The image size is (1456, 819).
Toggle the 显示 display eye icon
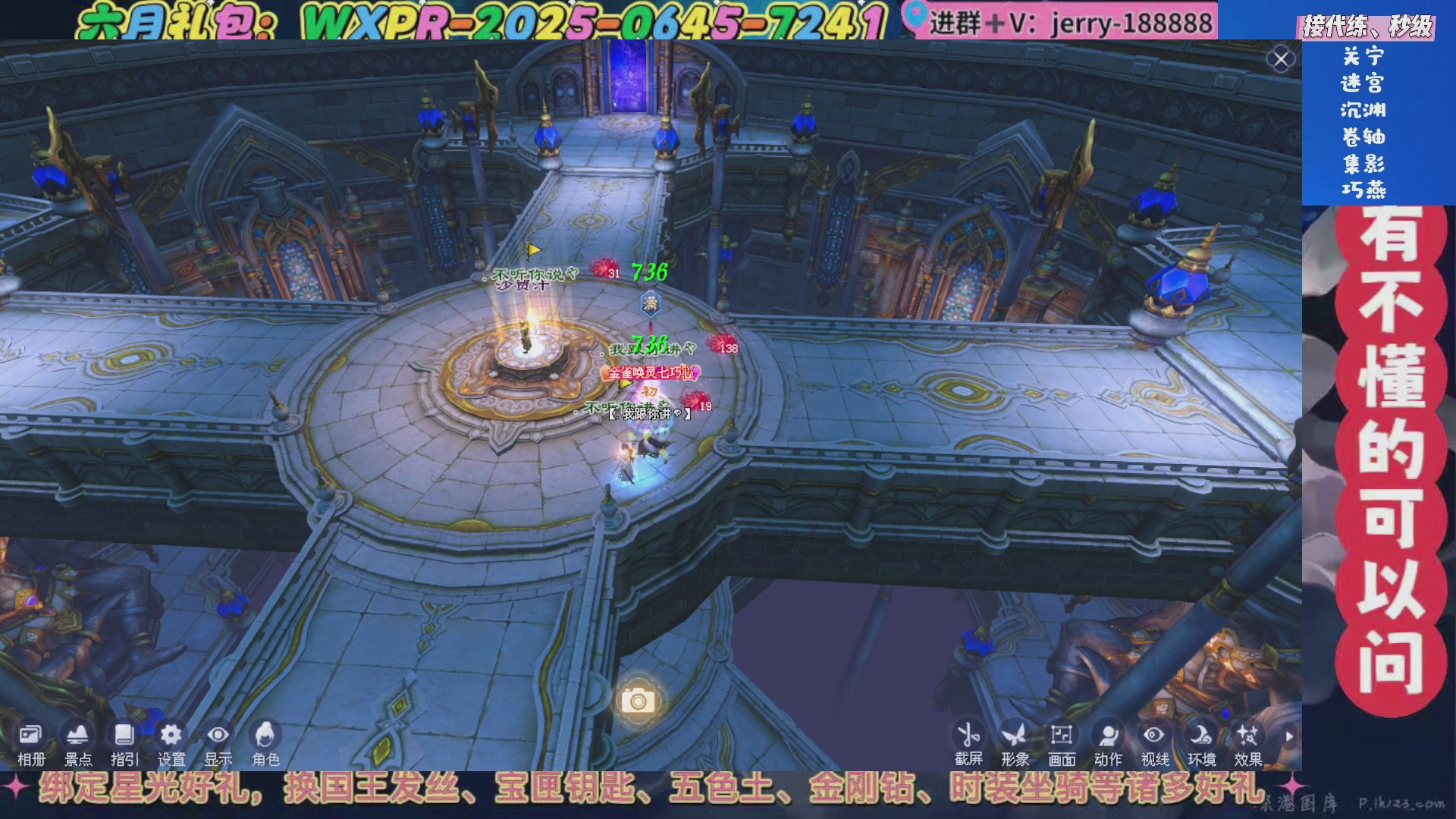(x=218, y=735)
